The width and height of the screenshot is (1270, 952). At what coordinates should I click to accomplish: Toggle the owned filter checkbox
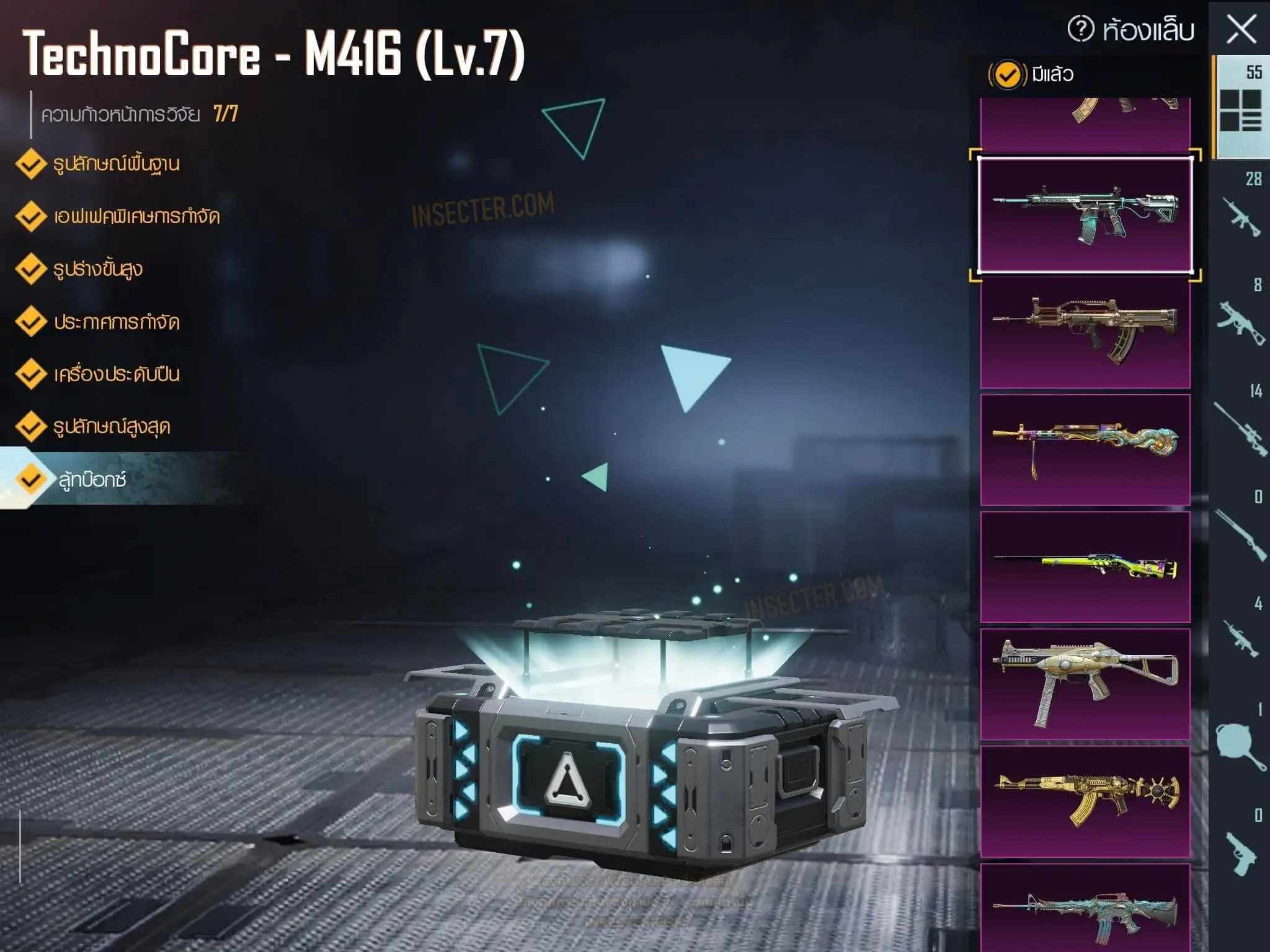click(1007, 75)
